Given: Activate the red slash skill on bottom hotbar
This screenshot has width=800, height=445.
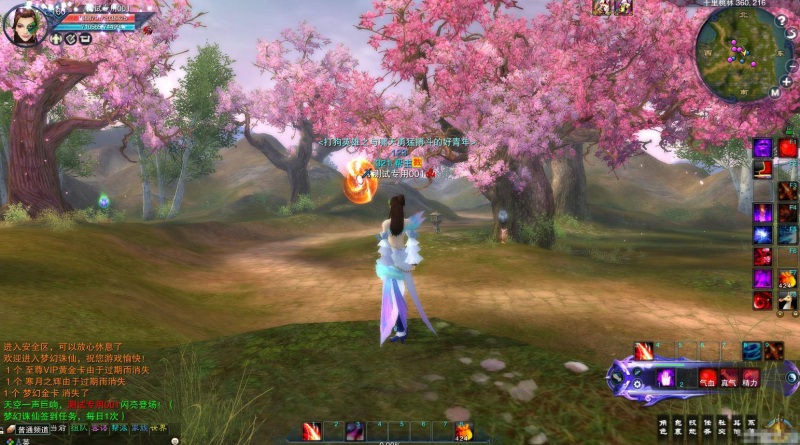Looking at the screenshot, I should click(311, 431).
